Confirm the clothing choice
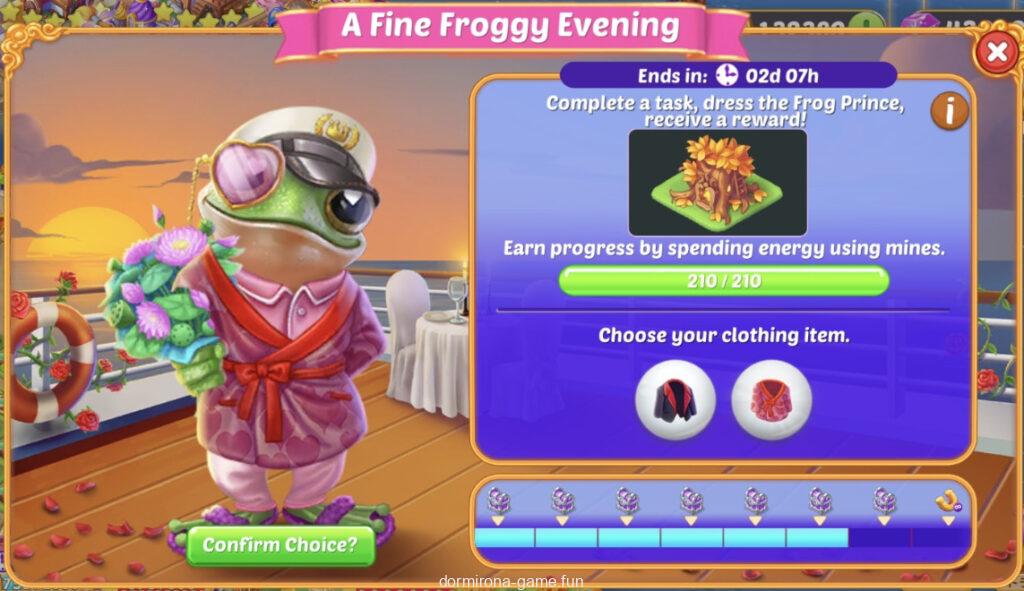This screenshot has width=1024, height=591. click(280, 545)
